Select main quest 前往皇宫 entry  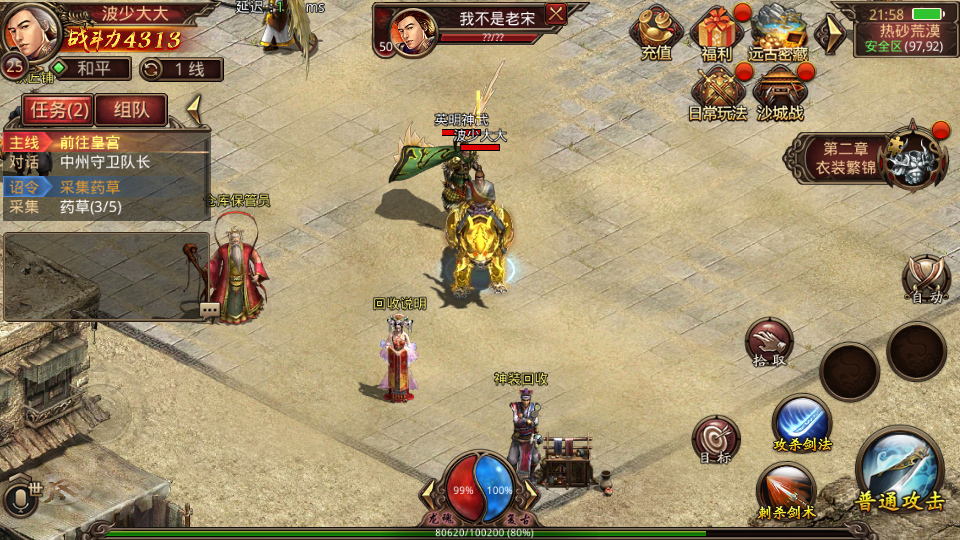[107, 142]
